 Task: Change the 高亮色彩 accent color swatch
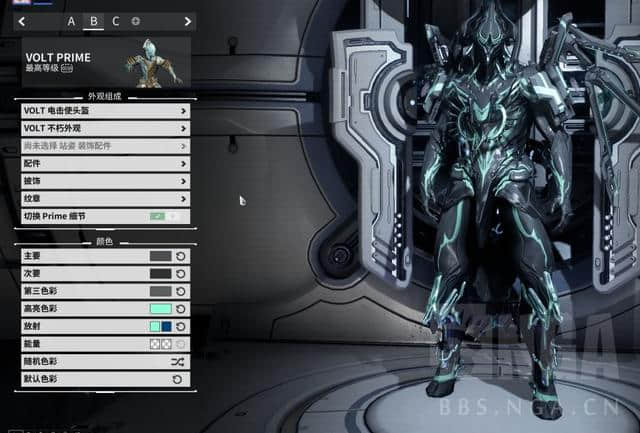pos(160,309)
